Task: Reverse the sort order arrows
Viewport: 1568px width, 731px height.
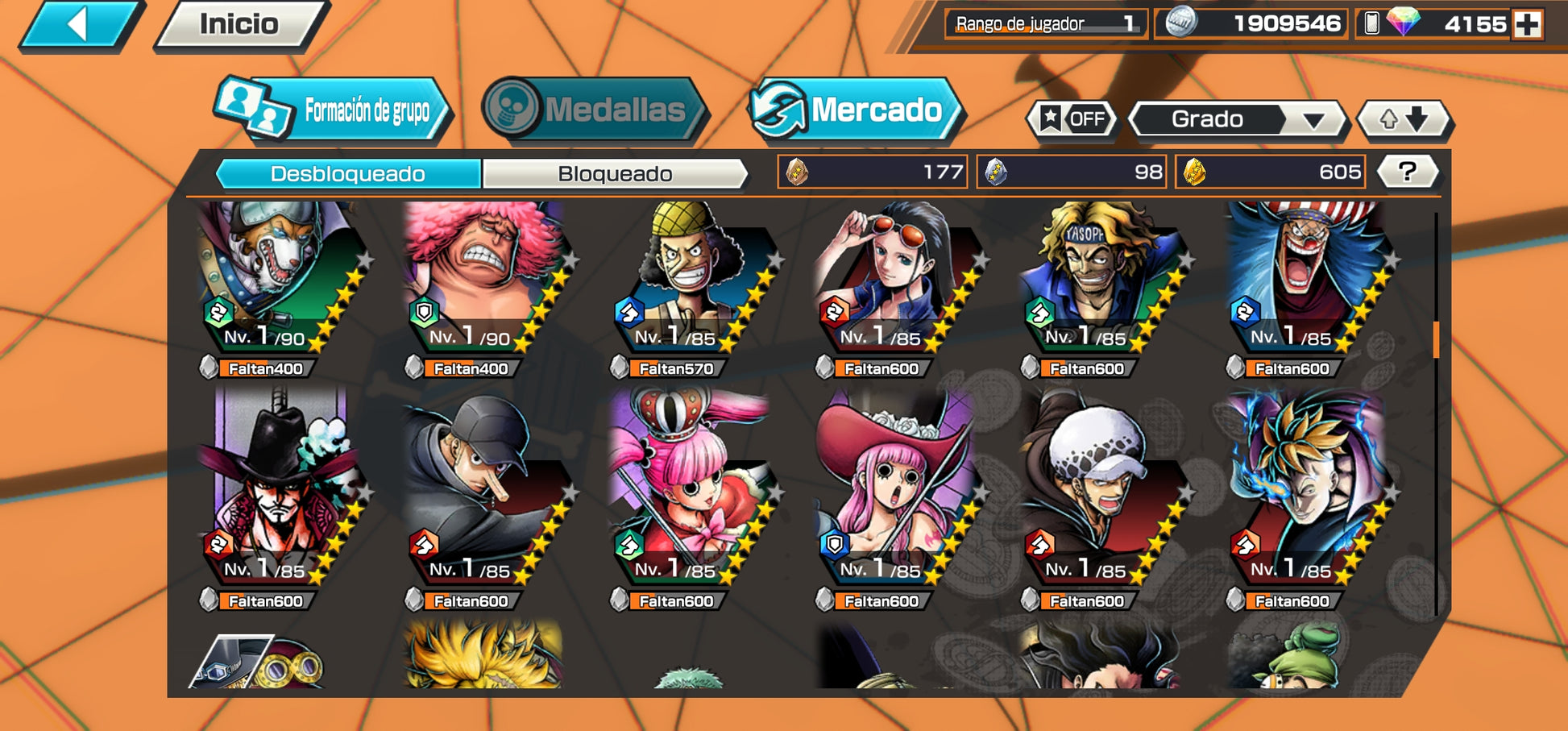Action: [1404, 119]
